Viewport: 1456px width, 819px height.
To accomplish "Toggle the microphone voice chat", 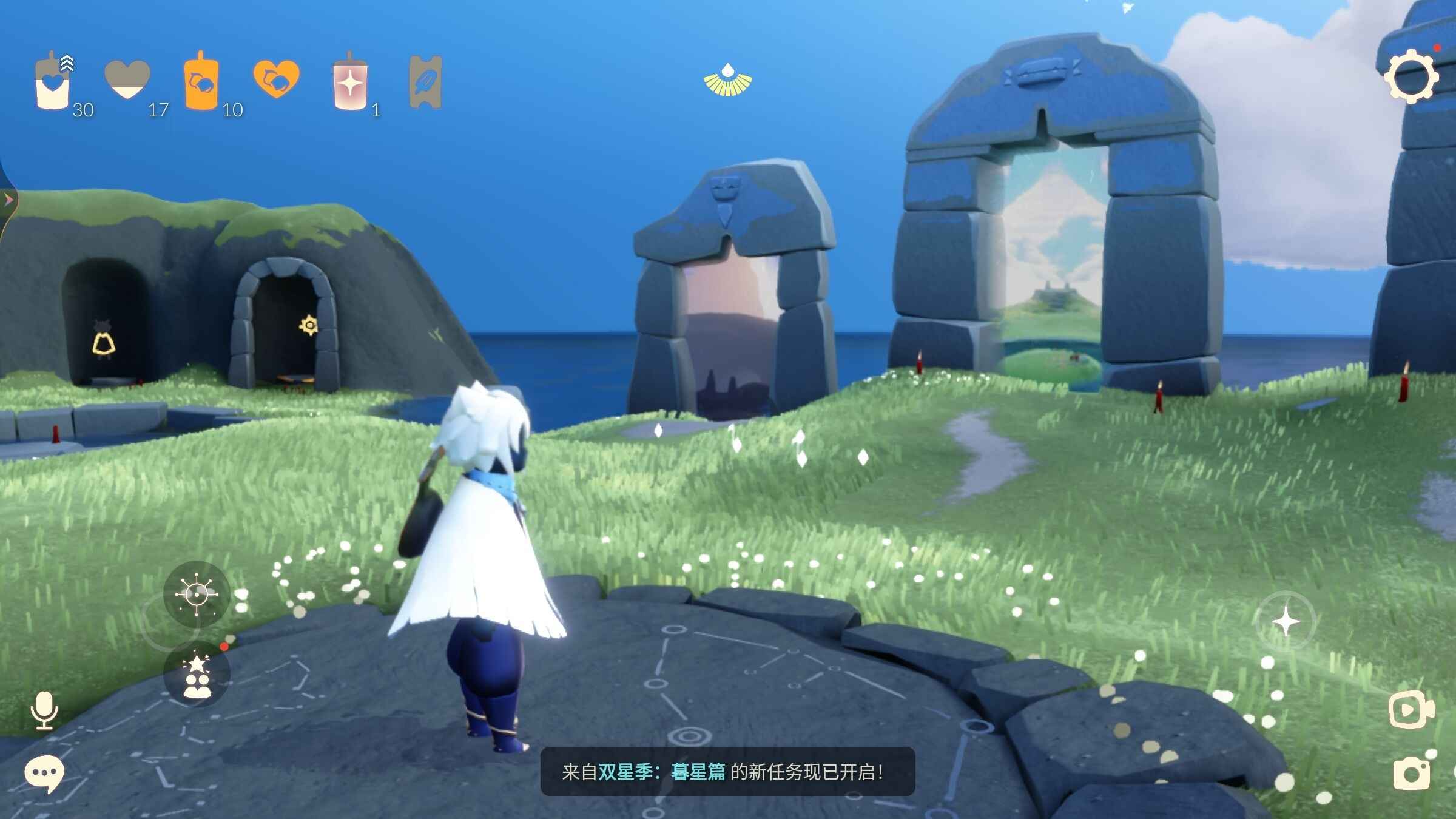I will (x=44, y=710).
